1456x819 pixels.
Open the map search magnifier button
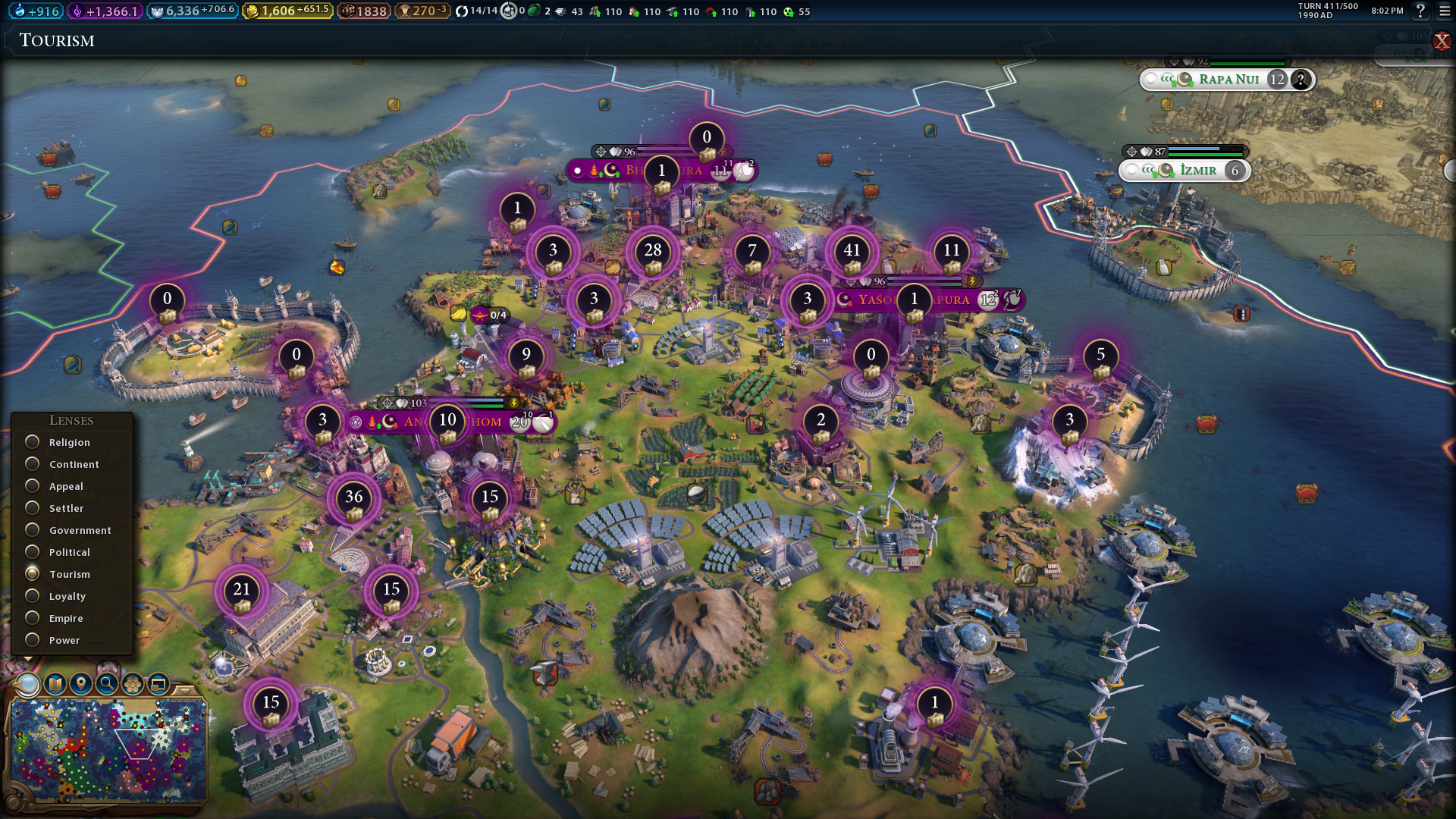point(107,684)
